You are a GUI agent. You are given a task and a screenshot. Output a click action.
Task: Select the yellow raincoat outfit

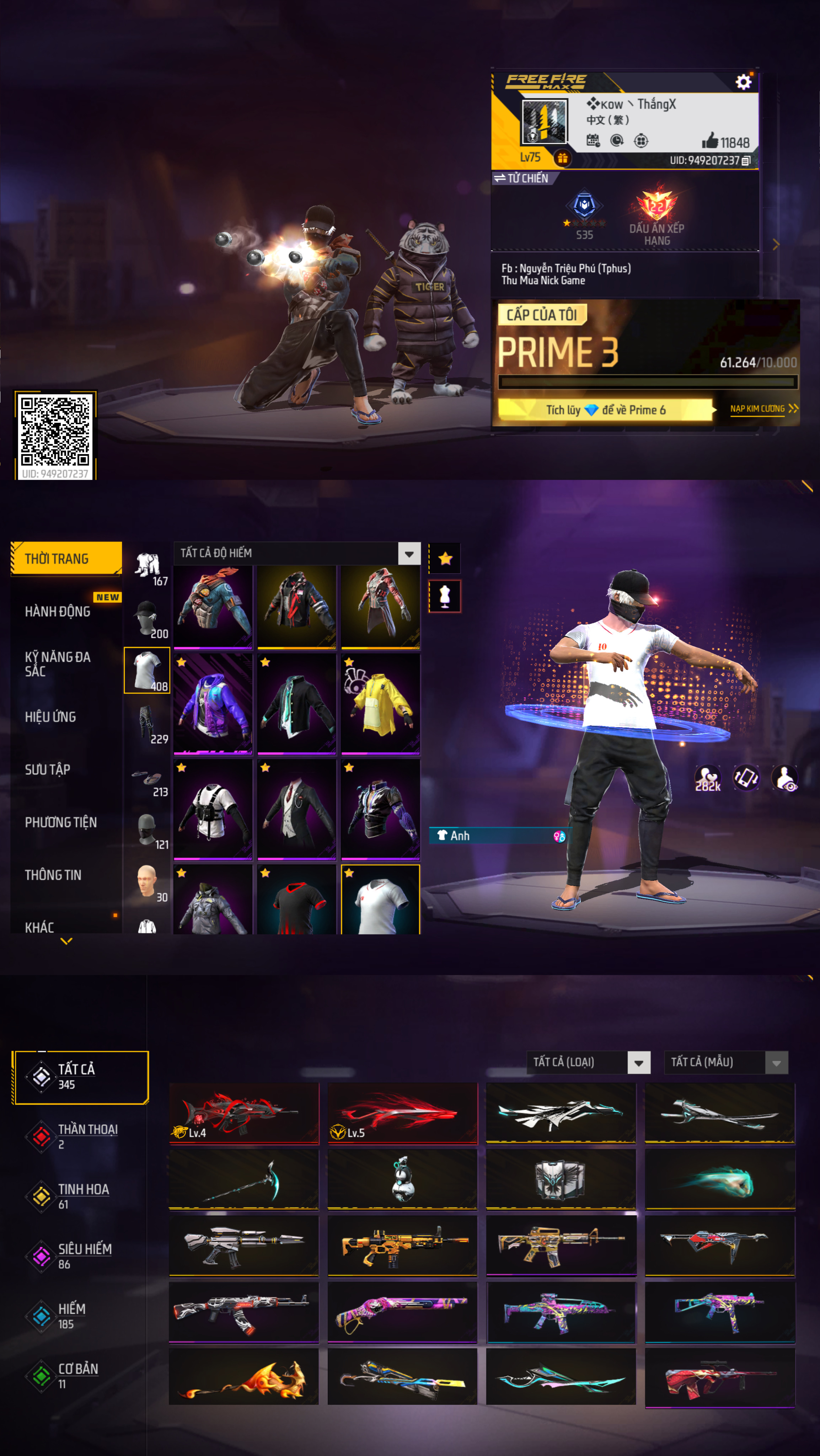coord(380,704)
